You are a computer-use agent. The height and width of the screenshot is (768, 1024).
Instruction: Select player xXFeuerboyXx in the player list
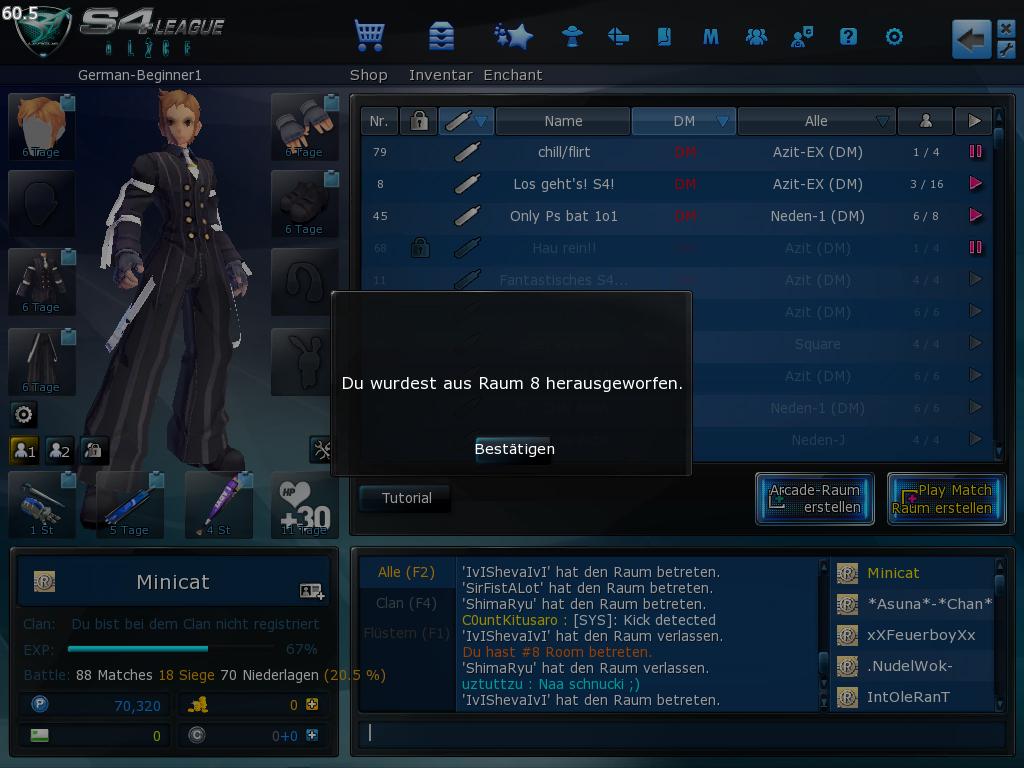pos(920,635)
